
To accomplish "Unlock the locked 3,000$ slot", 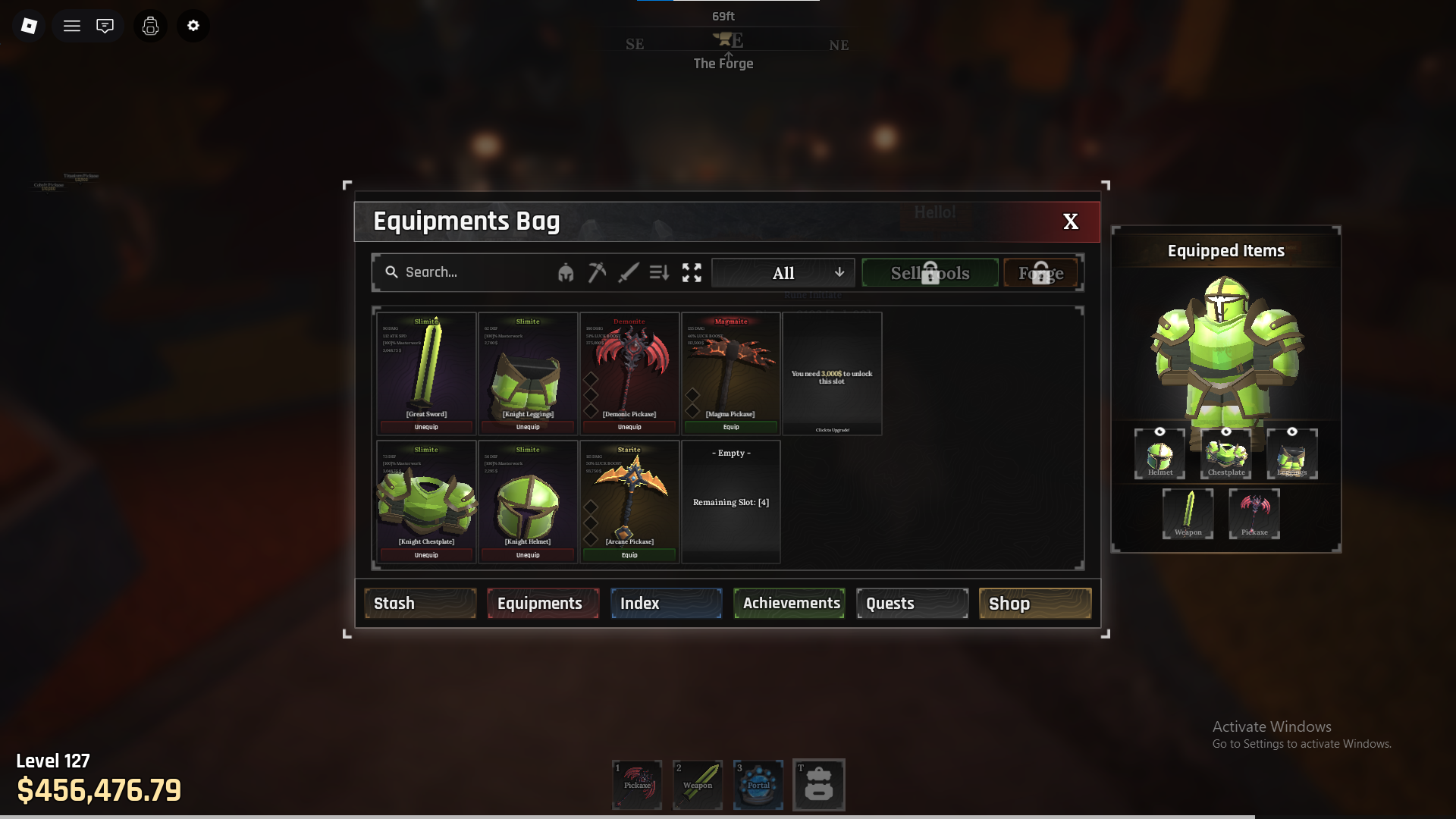I will (x=832, y=374).
